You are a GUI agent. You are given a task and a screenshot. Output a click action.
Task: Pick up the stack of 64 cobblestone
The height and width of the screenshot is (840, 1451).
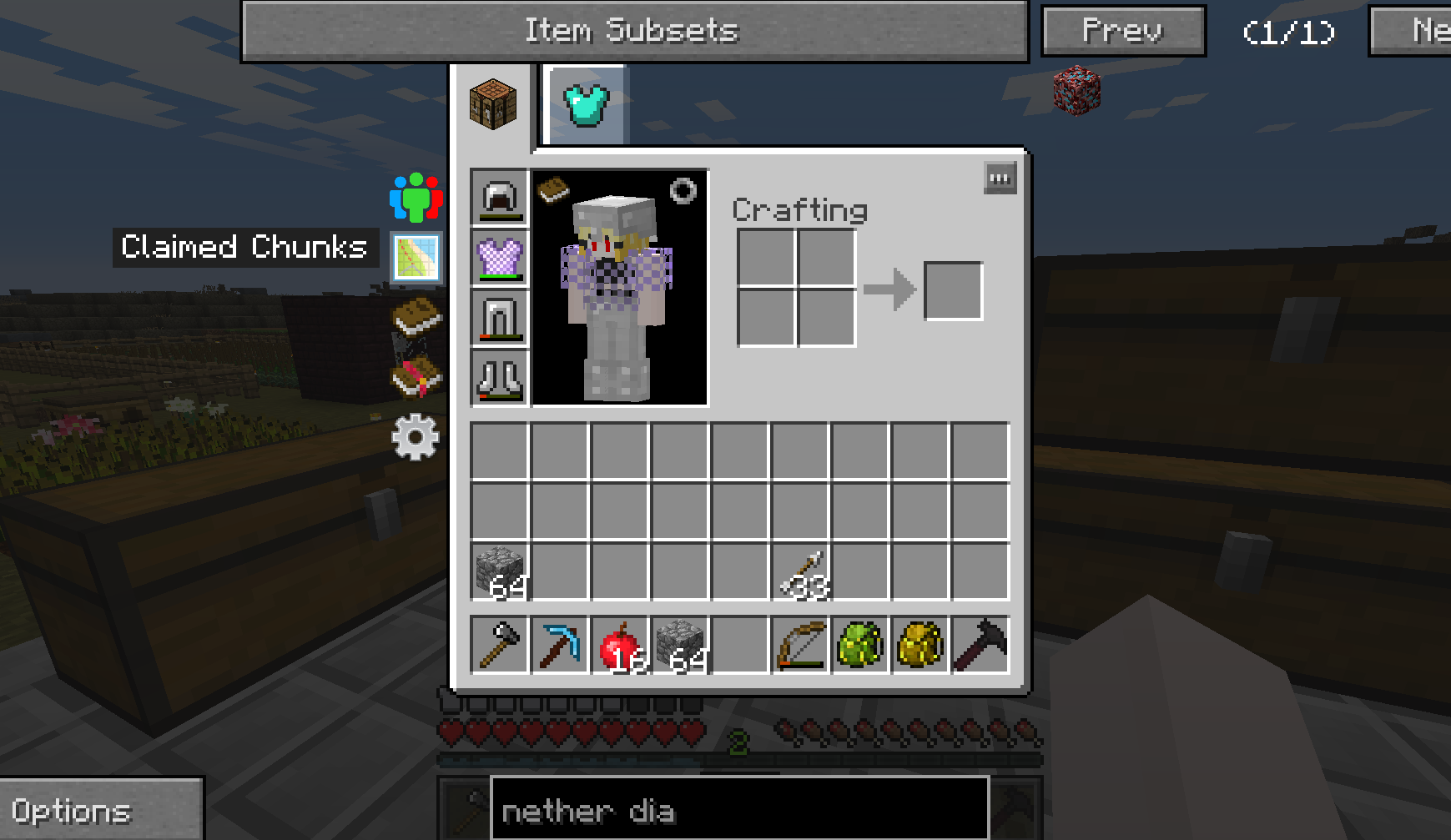click(500, 571)
